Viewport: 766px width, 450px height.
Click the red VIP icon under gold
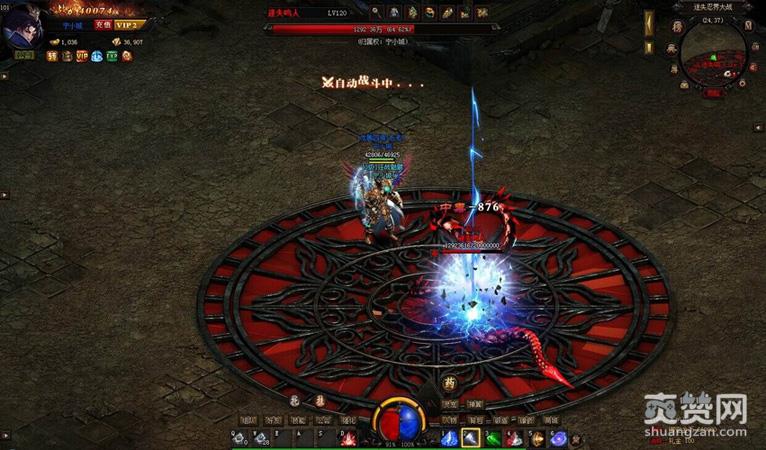(81, 56)
